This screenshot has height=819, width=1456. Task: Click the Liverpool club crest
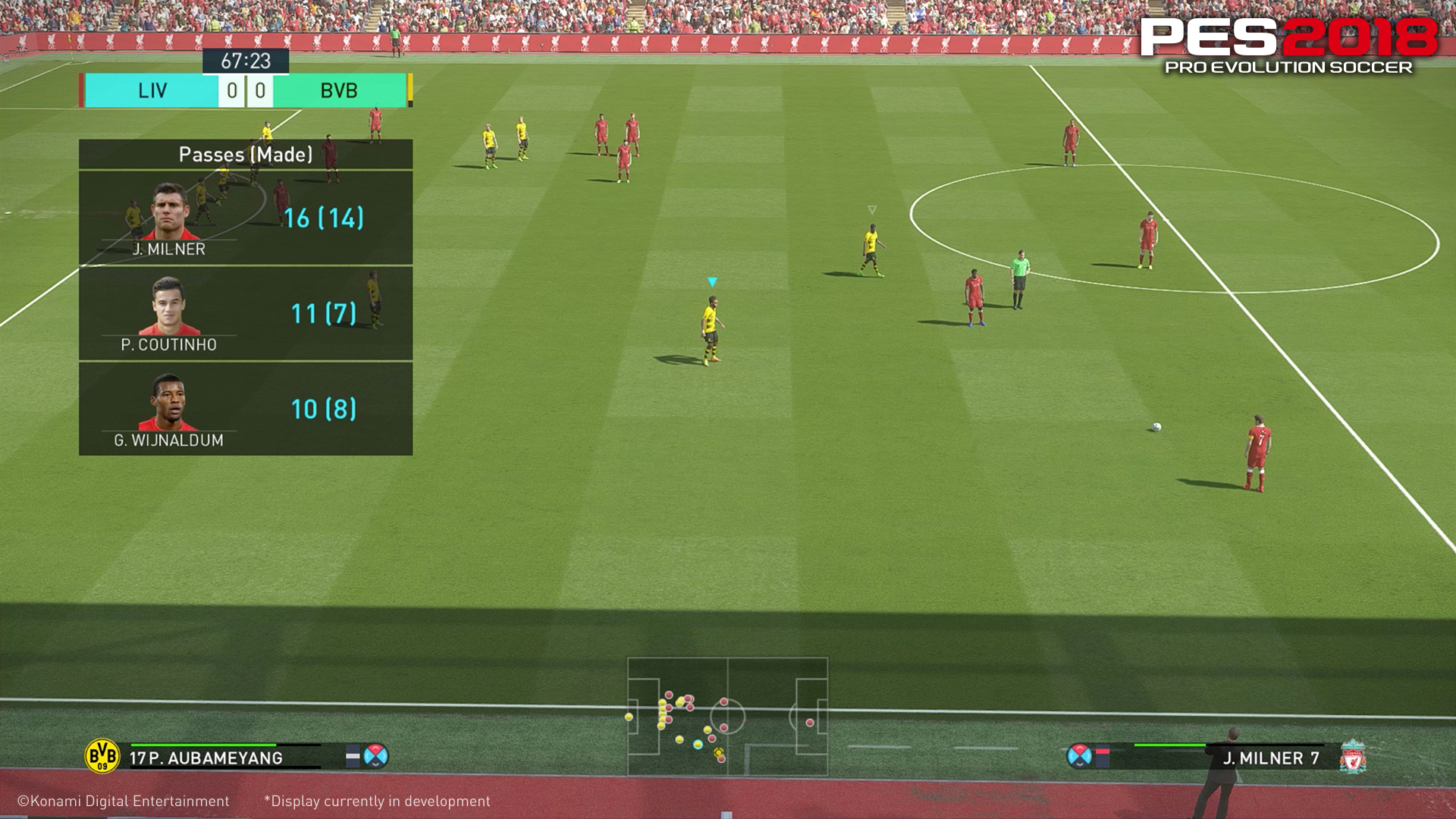[1352, 757]
